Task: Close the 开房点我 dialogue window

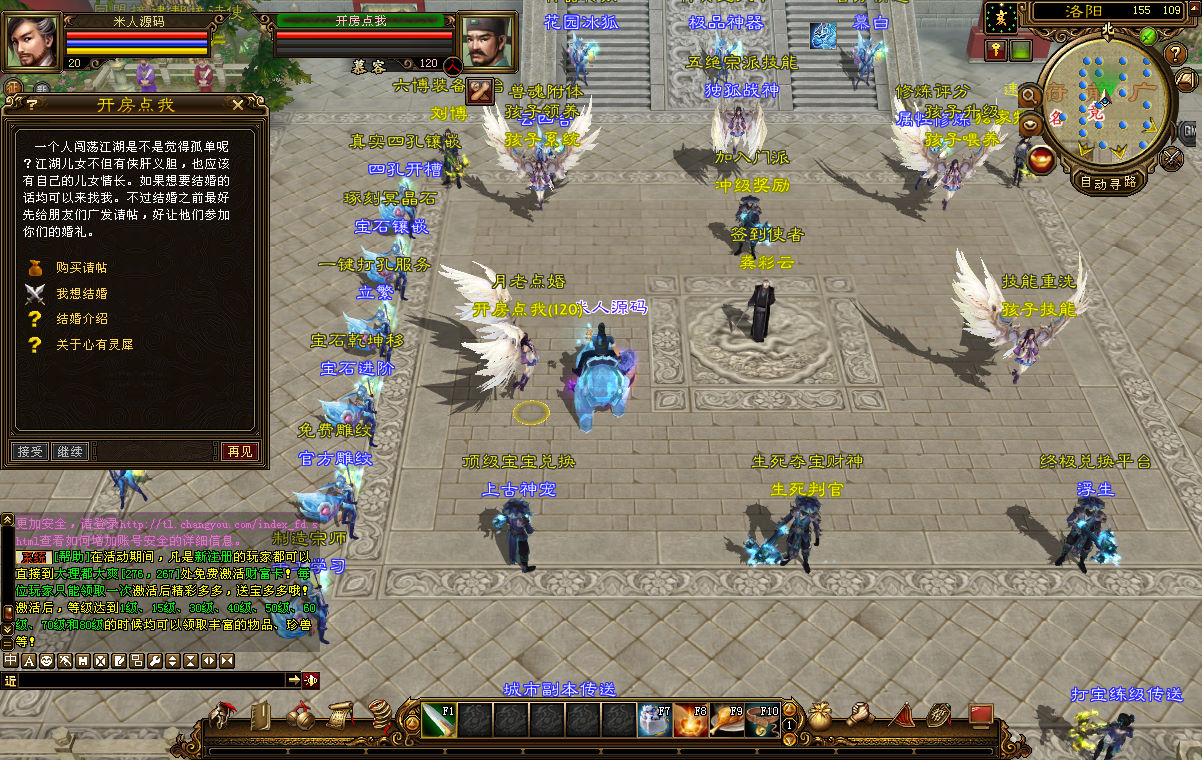Action: (x=238, y=103)
